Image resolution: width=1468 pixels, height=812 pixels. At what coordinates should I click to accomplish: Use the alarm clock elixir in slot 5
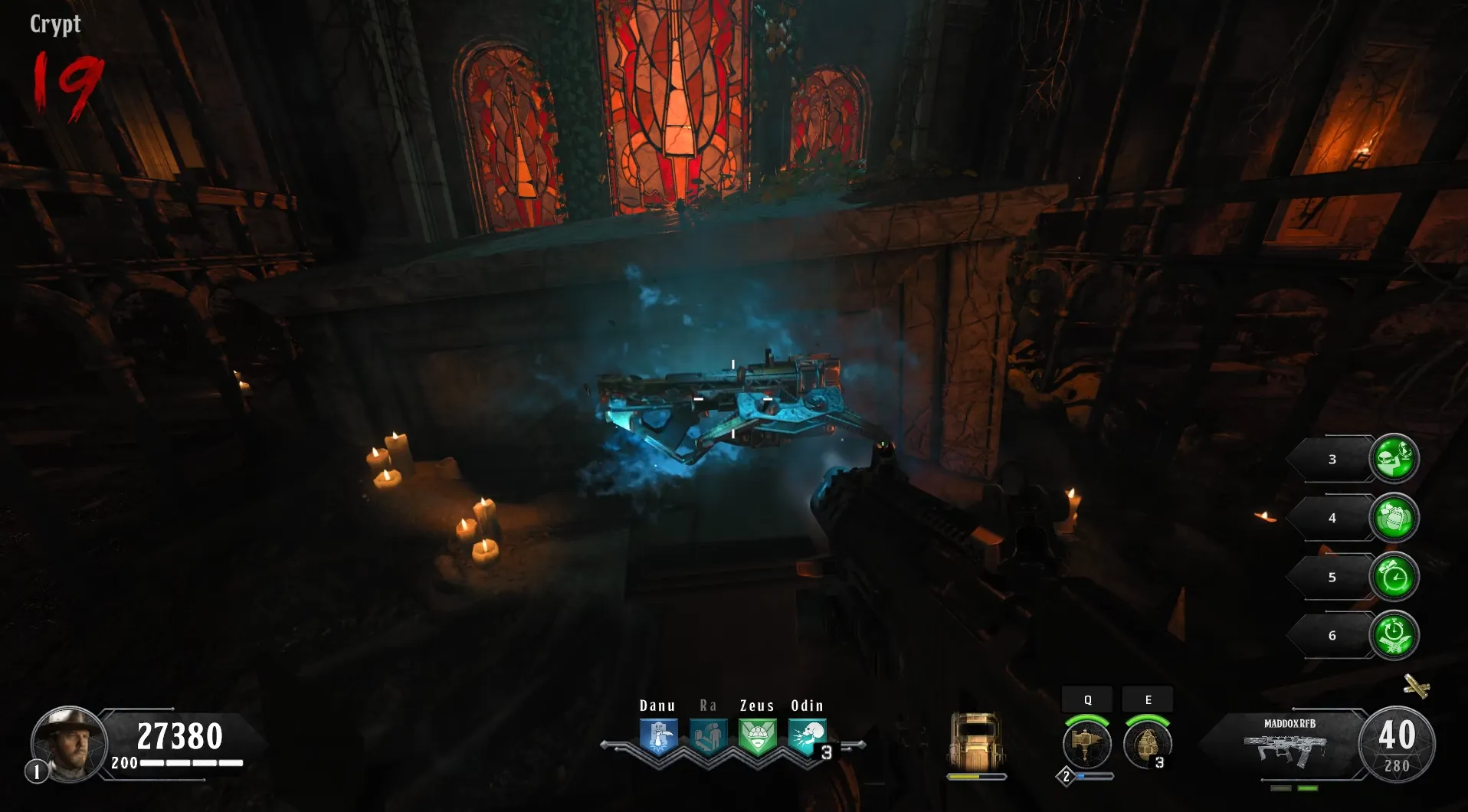click(1394, 577)
